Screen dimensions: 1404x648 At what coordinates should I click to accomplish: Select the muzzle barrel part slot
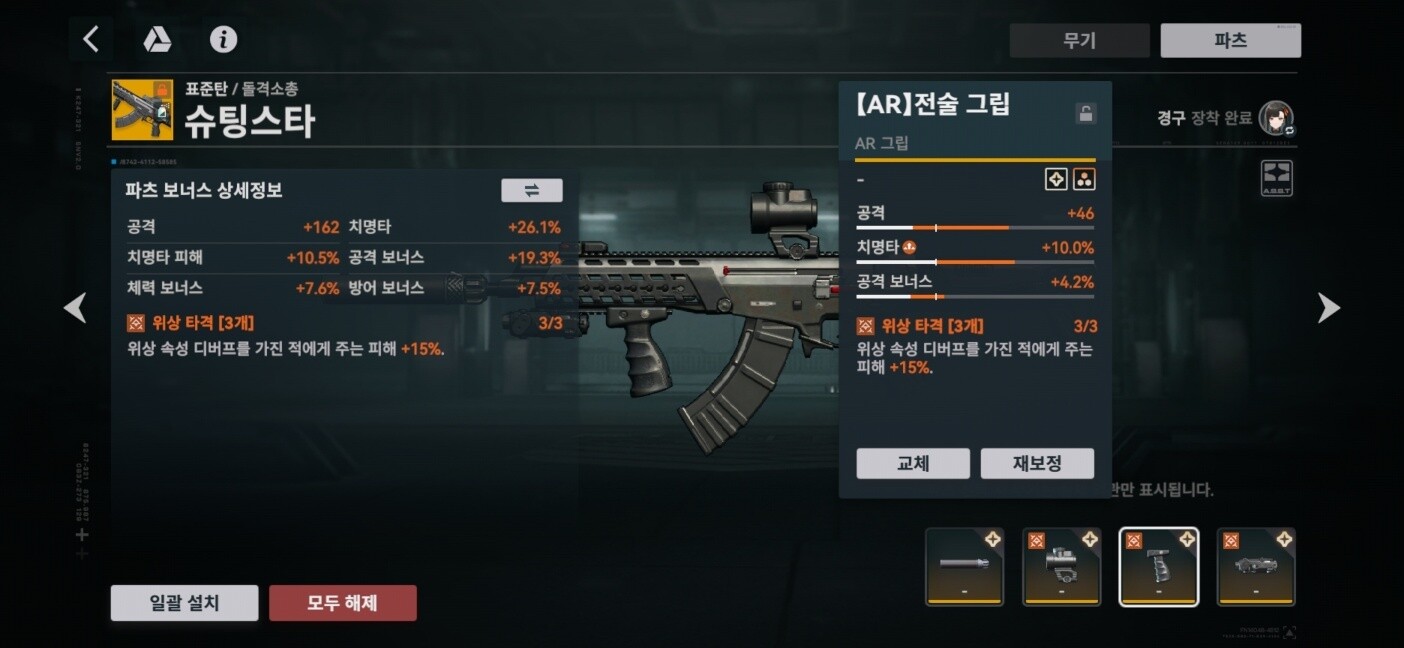pos(964,566)
